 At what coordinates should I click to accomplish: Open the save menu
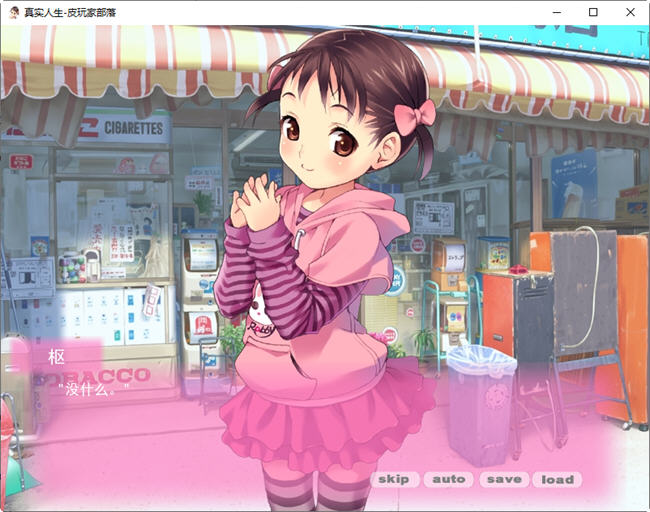[x=504, y=479]
